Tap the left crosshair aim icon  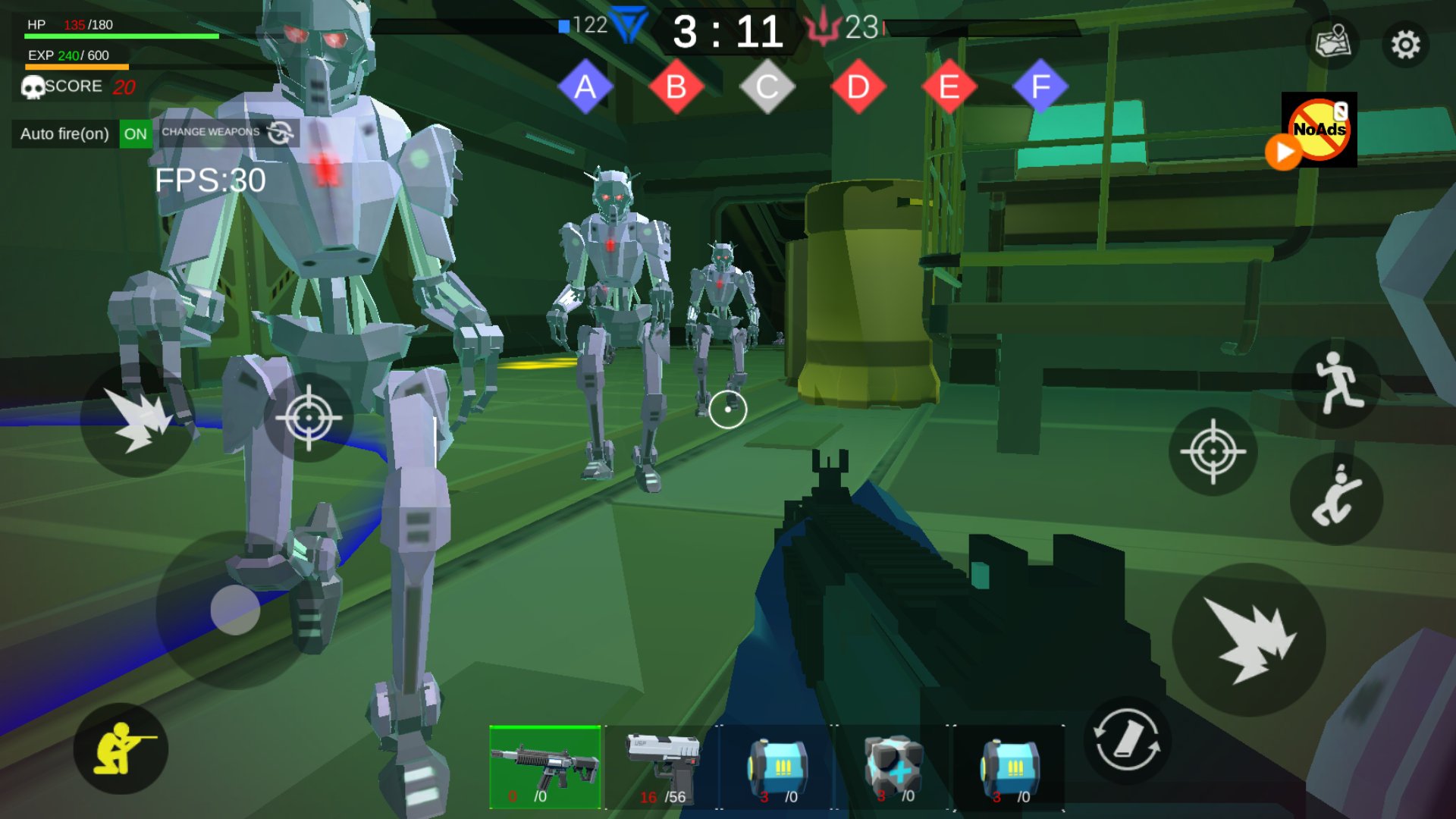[x=306, y=418]
